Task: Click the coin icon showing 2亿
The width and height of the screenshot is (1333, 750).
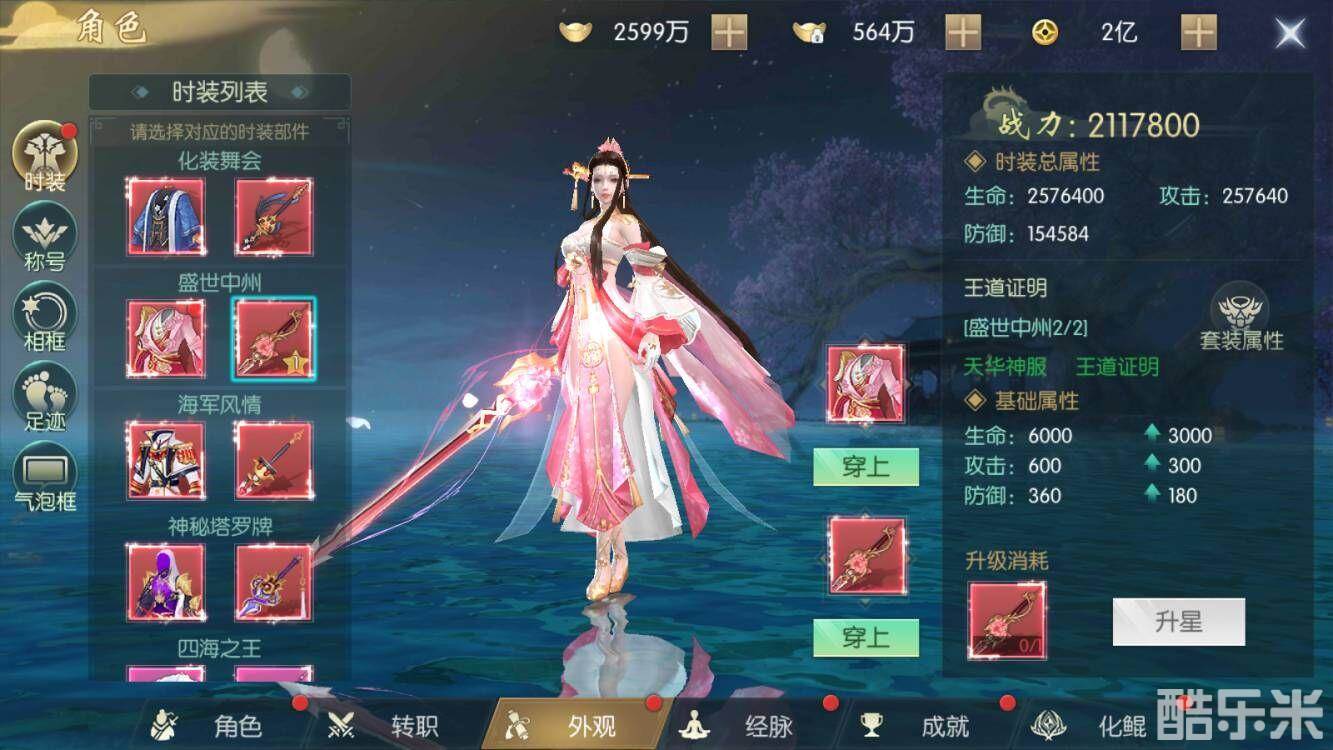Action: [x=1046, y=32]
